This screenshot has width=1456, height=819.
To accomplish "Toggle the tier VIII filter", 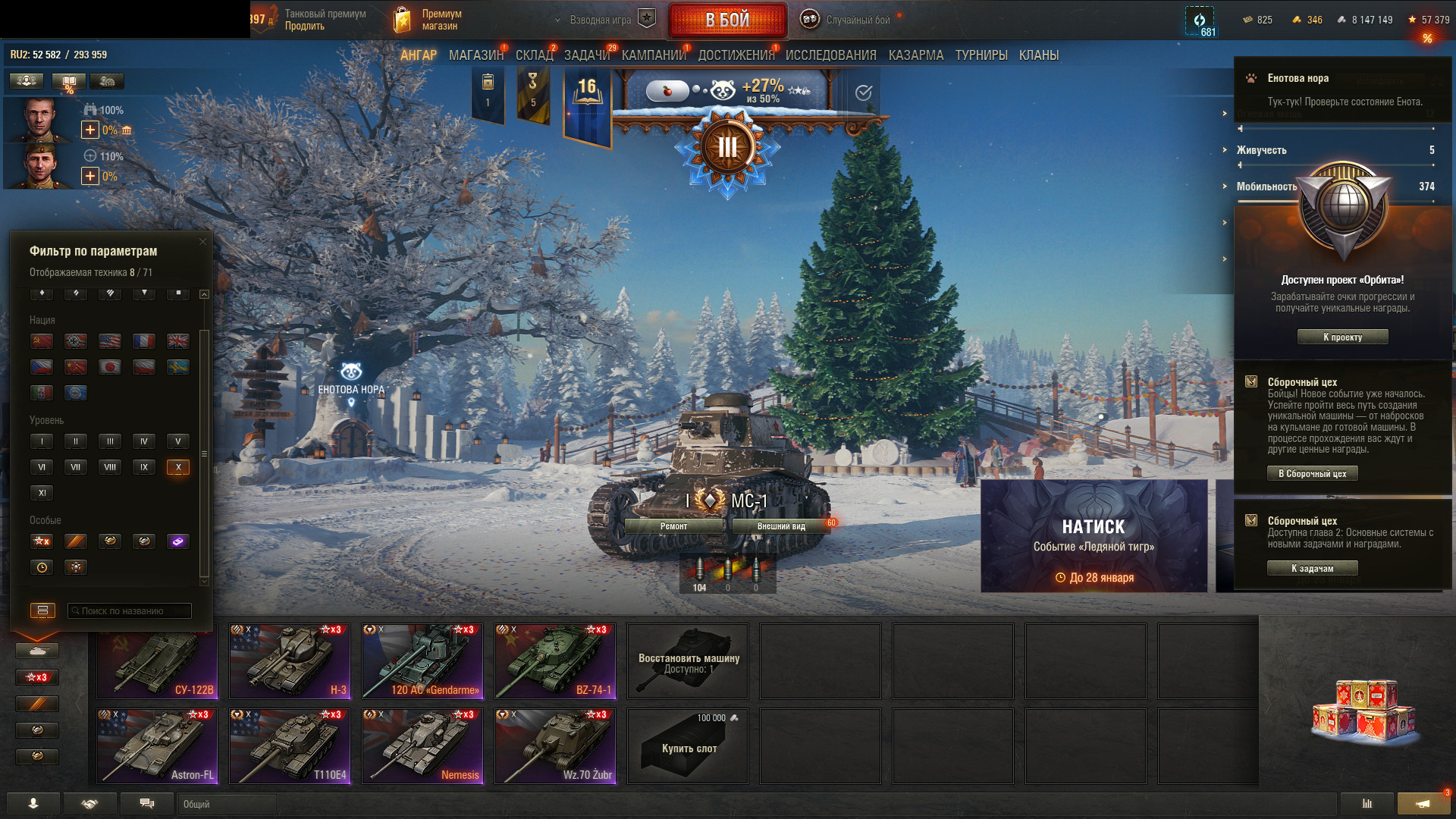I will [x=110, y=467].
